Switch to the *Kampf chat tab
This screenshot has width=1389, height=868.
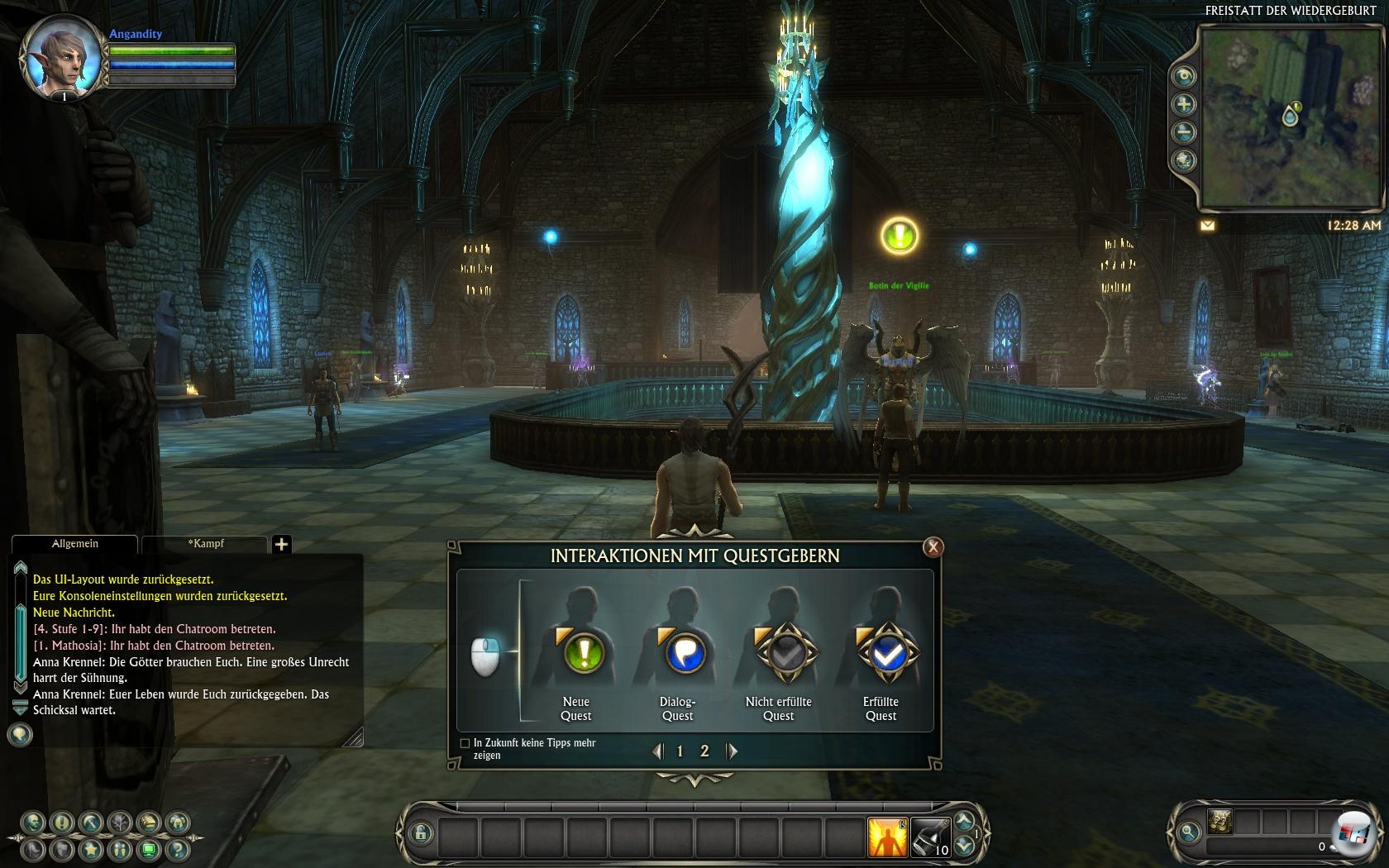[205, 544]
